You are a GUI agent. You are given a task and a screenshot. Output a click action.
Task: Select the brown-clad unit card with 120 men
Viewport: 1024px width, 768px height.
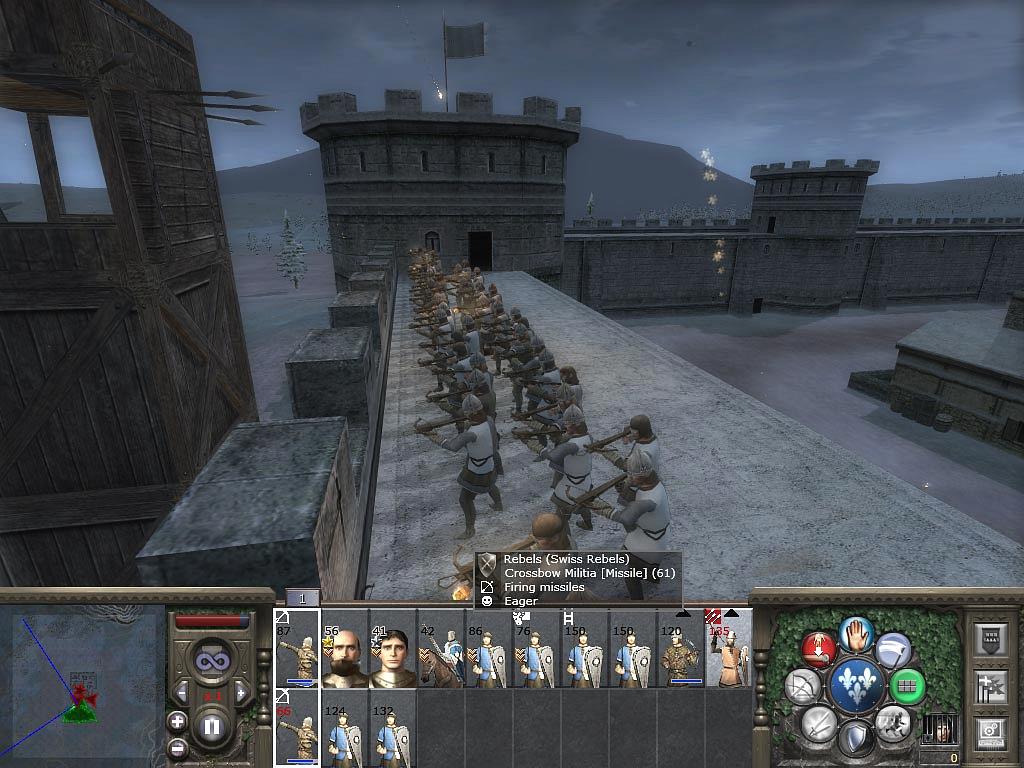(x=681, y=650)
